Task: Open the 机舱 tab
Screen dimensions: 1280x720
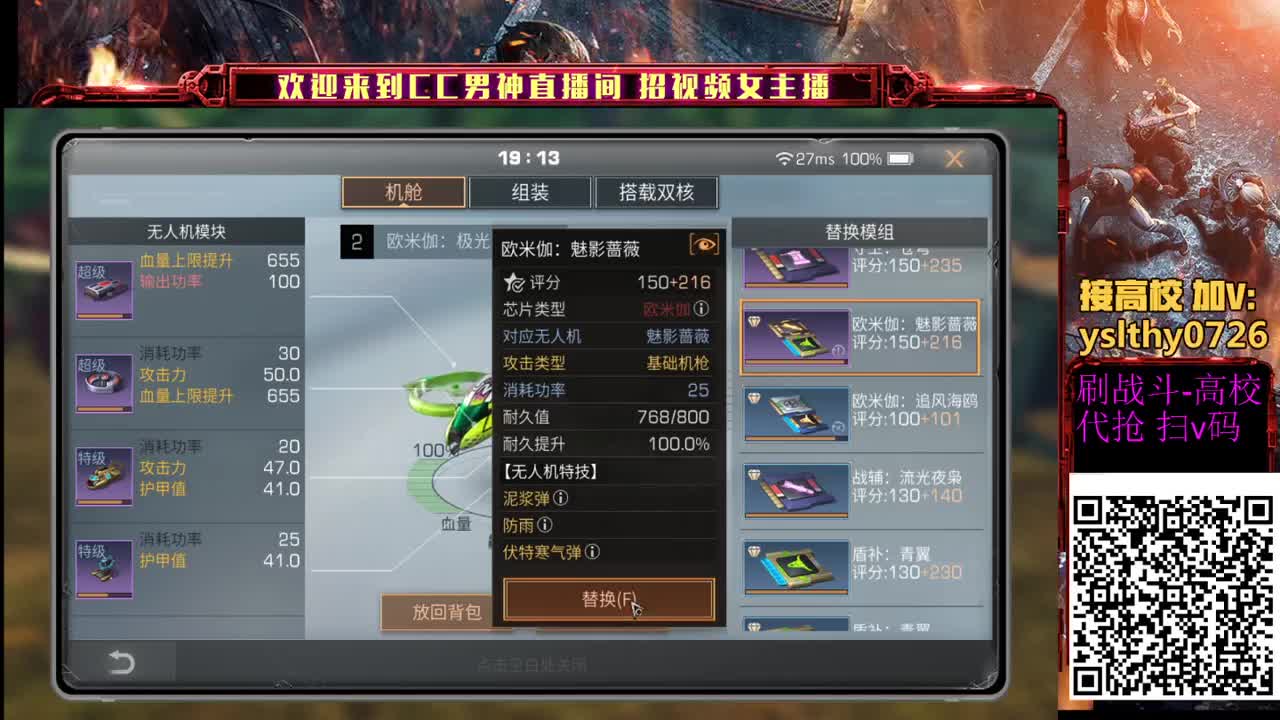Action: click(401, 192)
